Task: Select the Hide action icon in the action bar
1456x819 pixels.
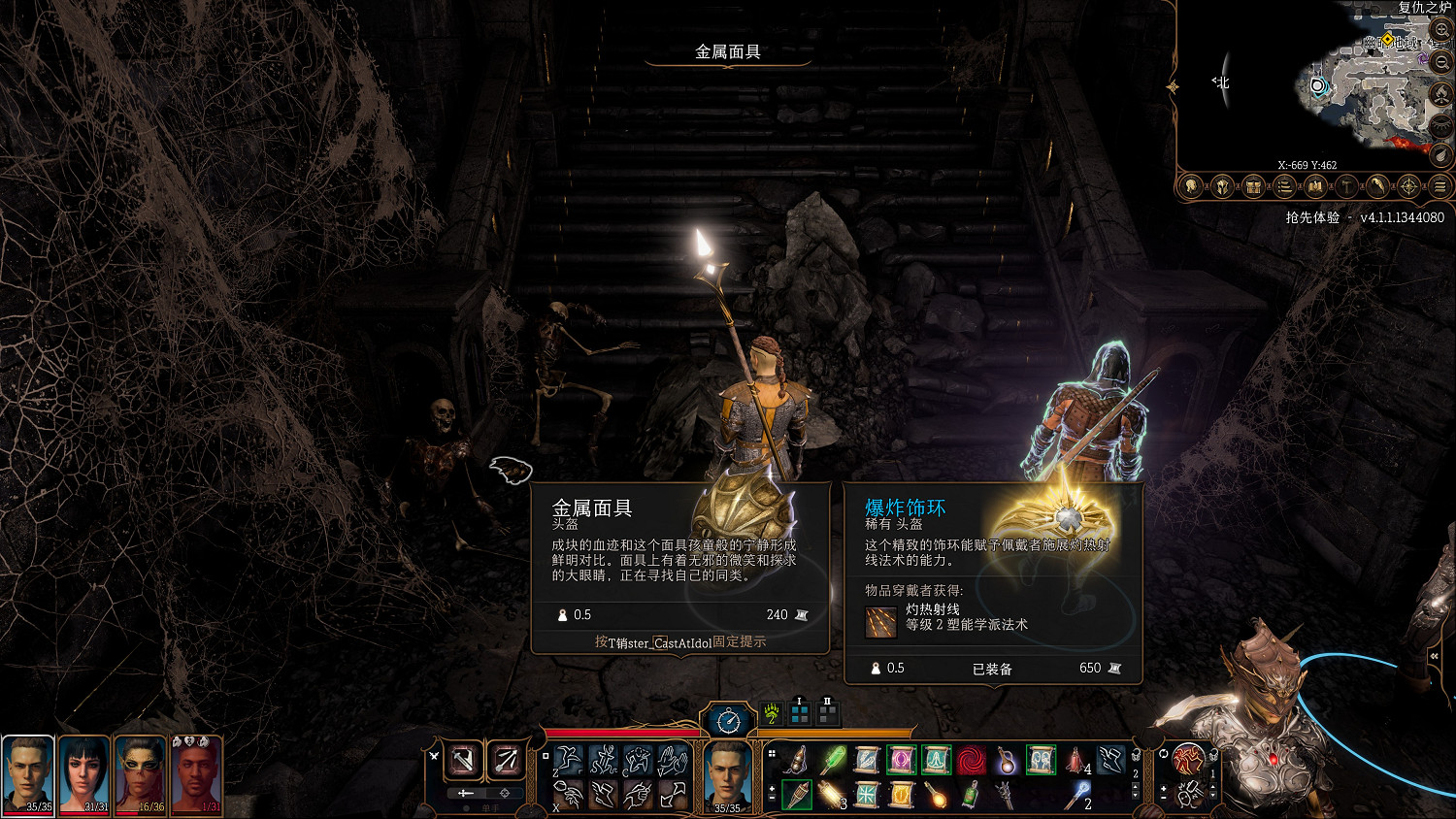Action: pos(639,759)
